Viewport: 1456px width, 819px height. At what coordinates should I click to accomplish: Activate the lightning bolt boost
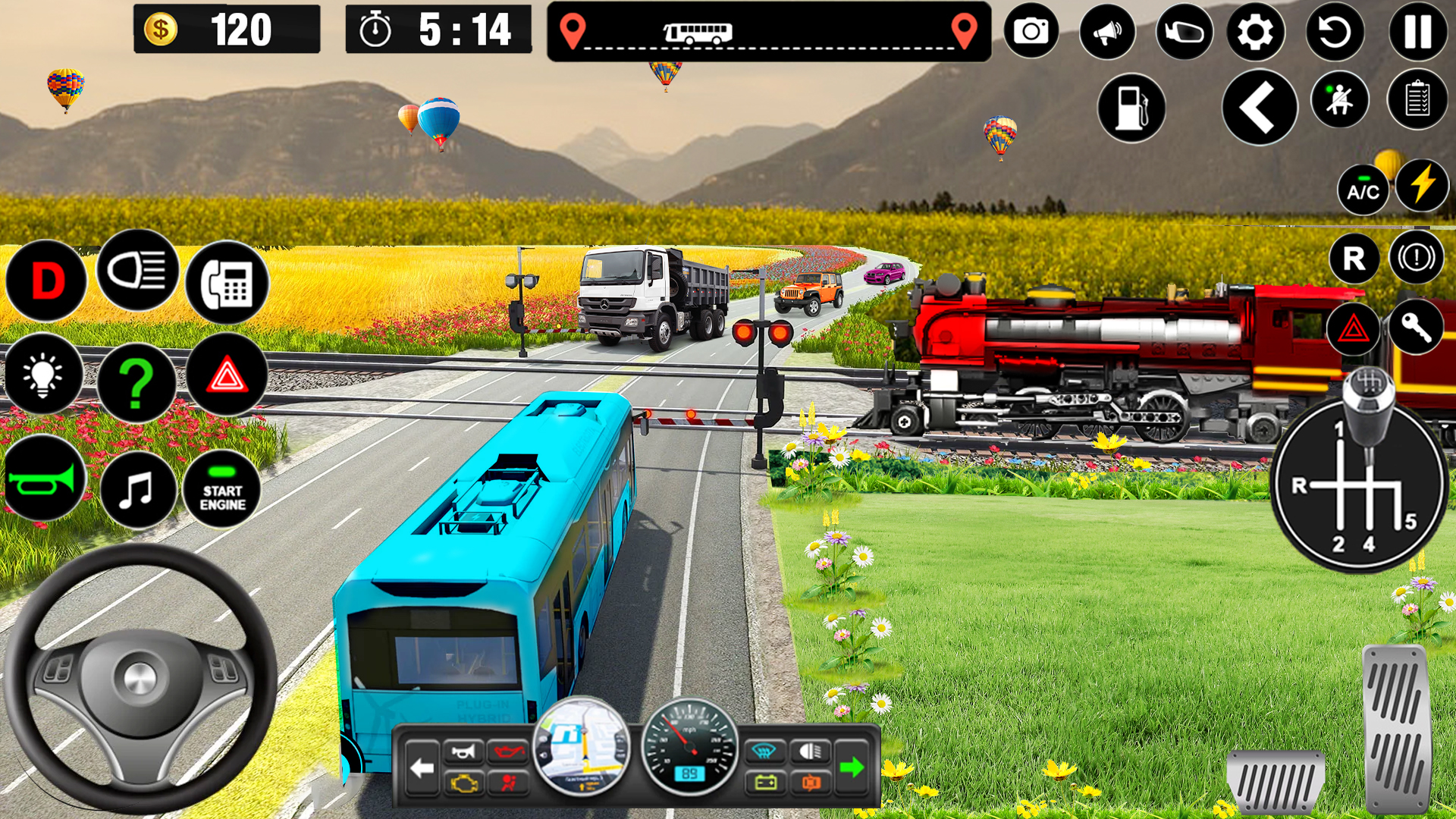[1422, 186]
